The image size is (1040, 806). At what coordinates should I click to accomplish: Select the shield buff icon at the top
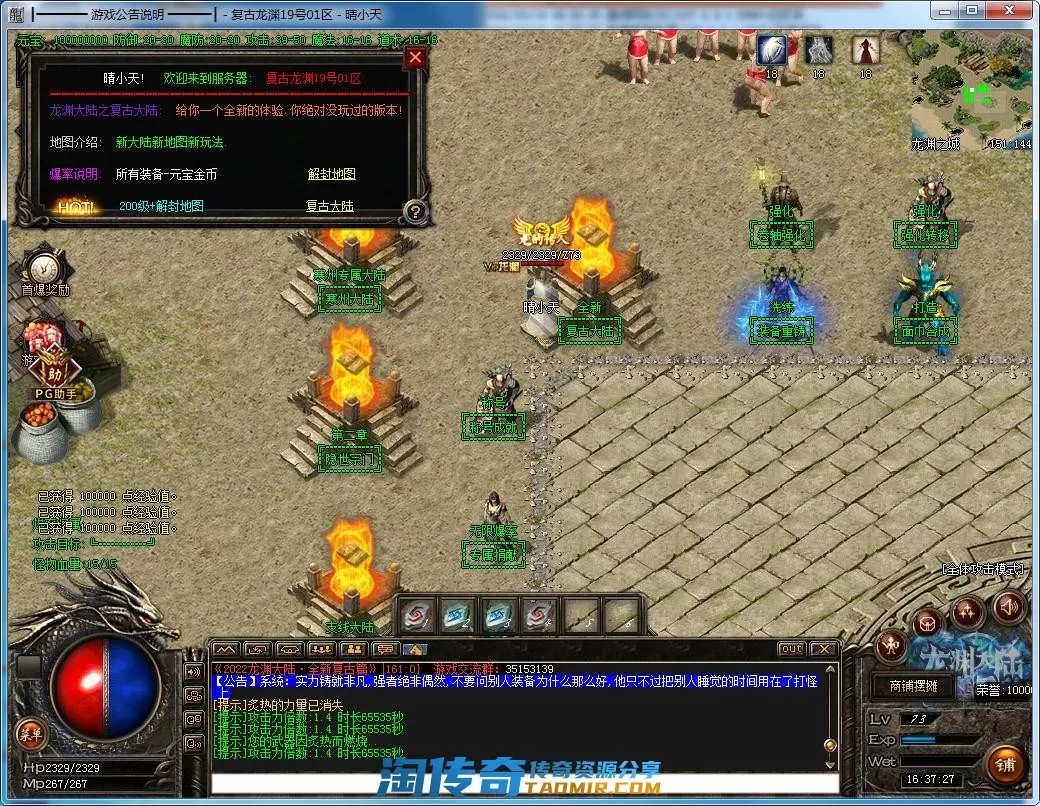click(x=770, y=49)
